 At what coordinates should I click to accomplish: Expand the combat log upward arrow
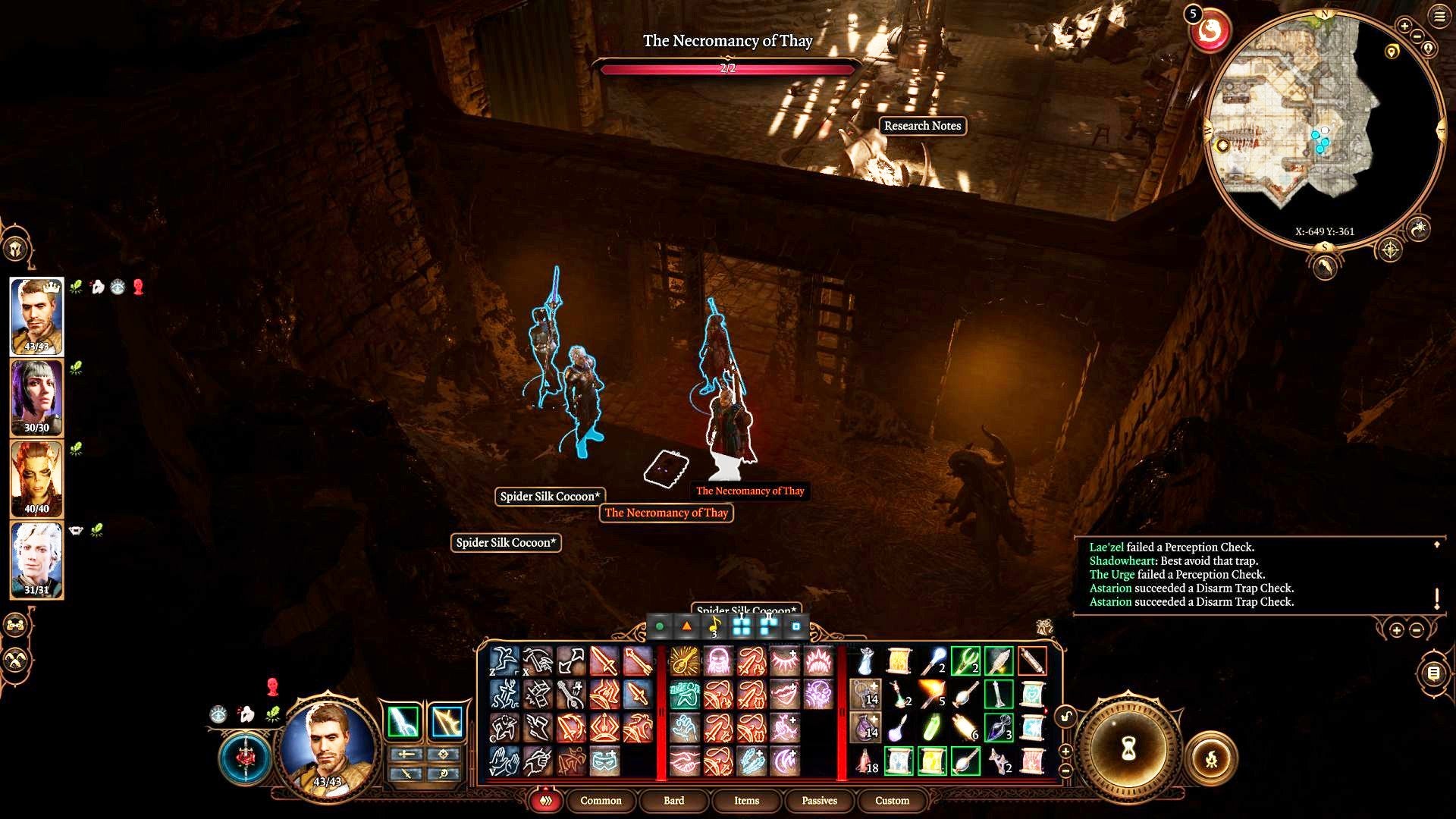(x=1436, y=544)
